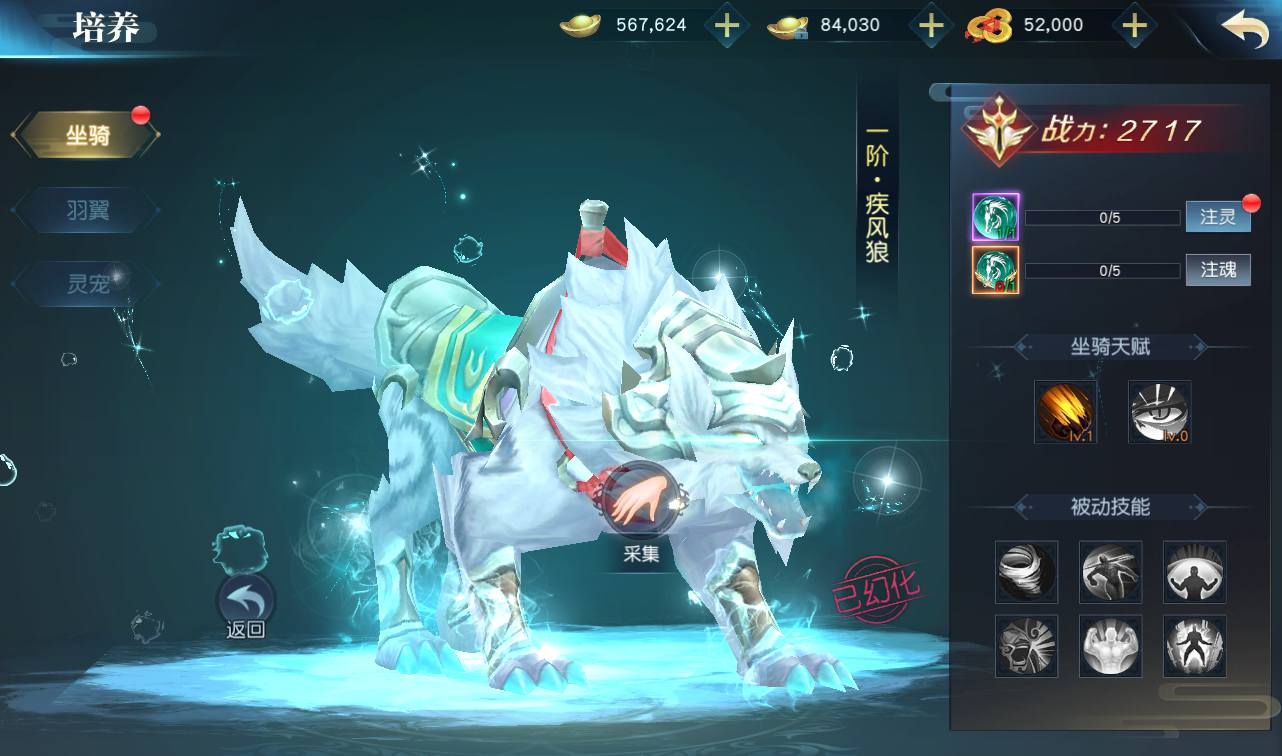Add bound ingots using the plus button
Screen dimensions: 1282x756
(x=931, y=26)
